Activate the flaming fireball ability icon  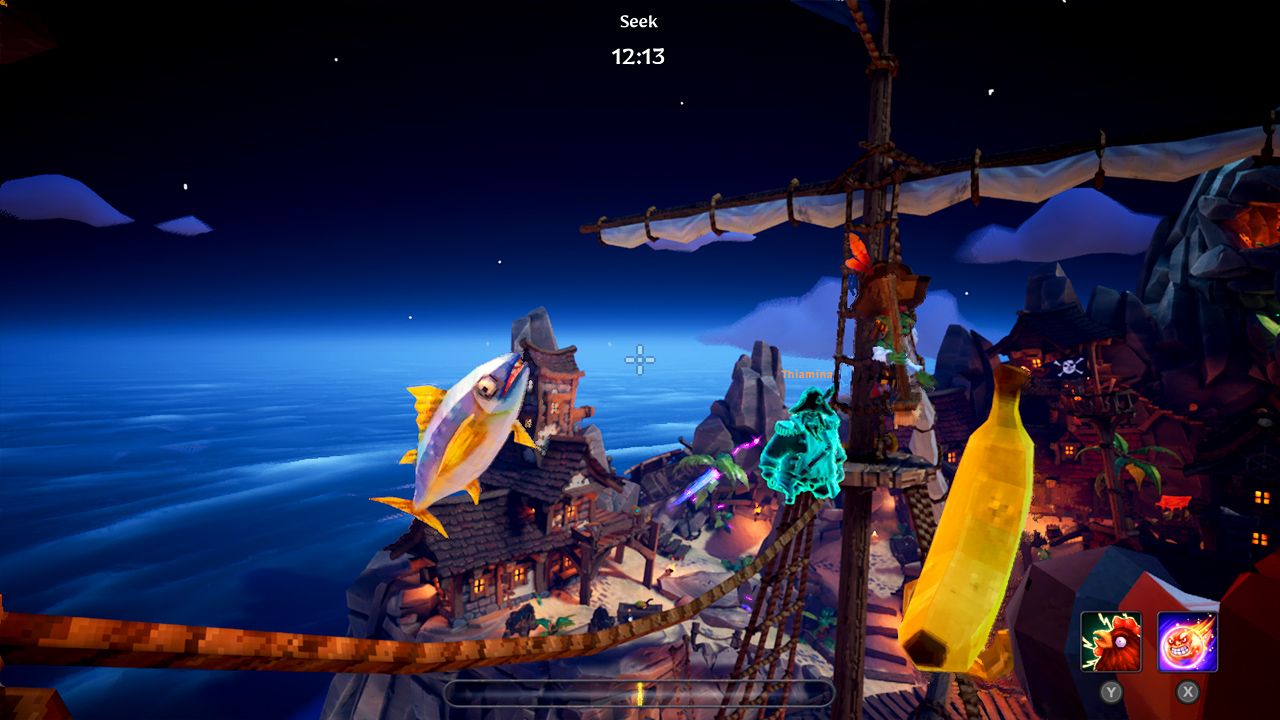tap(1187, 640)
